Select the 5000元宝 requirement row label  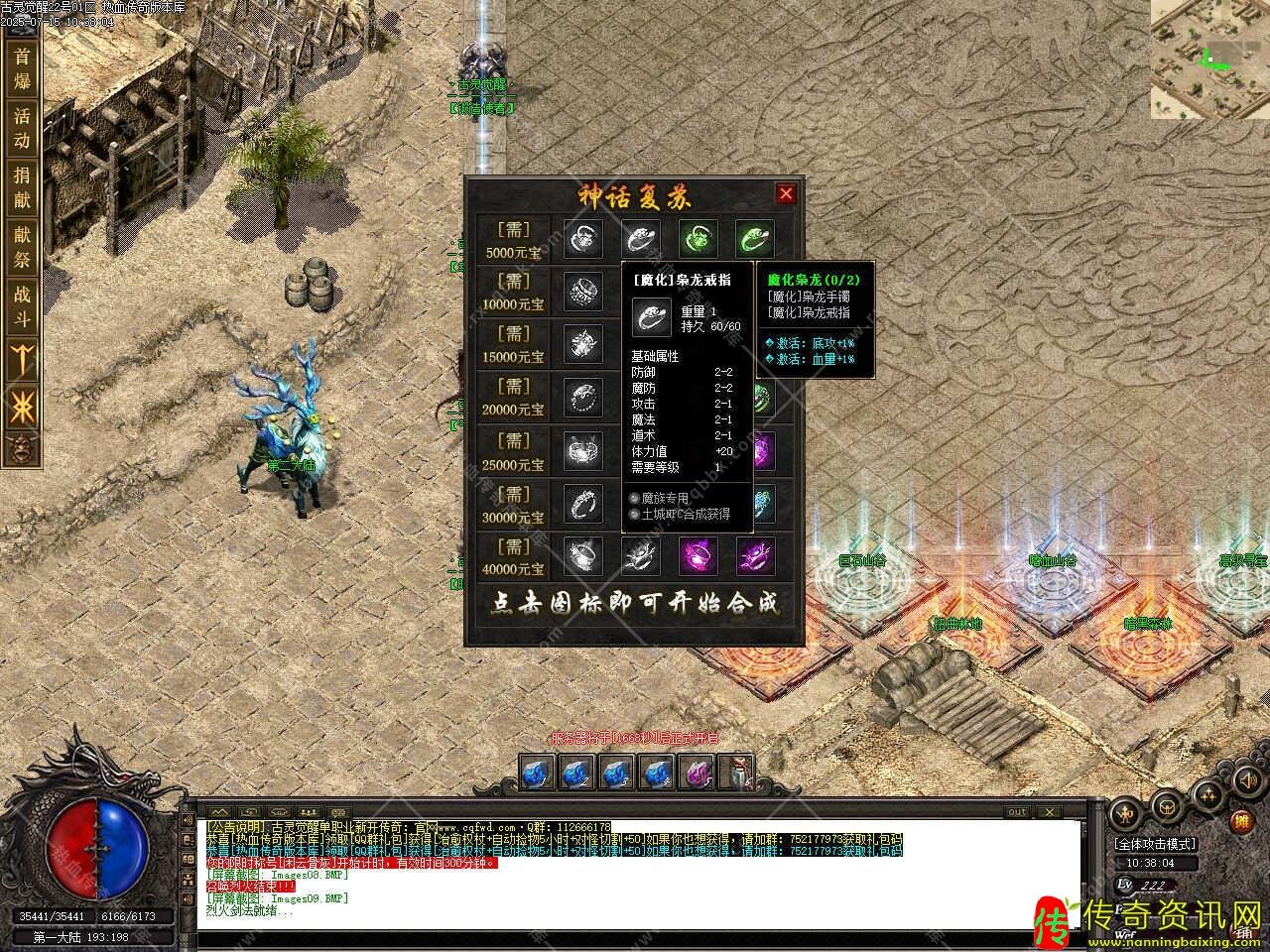(x=514, y=240)
